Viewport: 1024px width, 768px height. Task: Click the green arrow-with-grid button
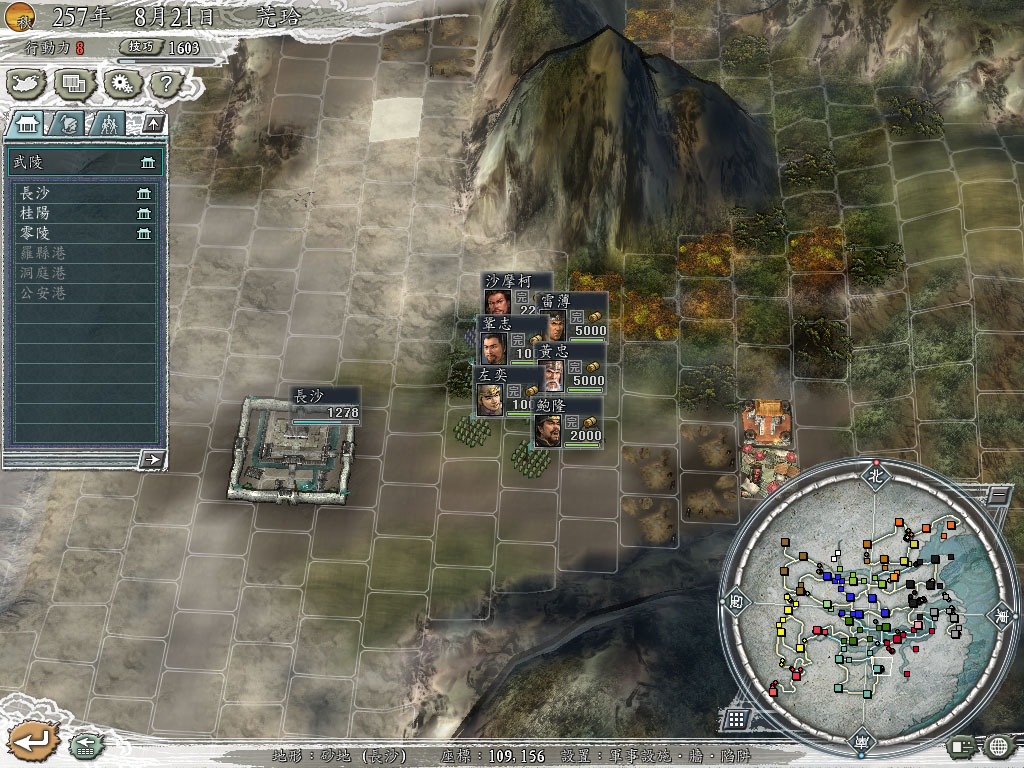coord(84,745)
